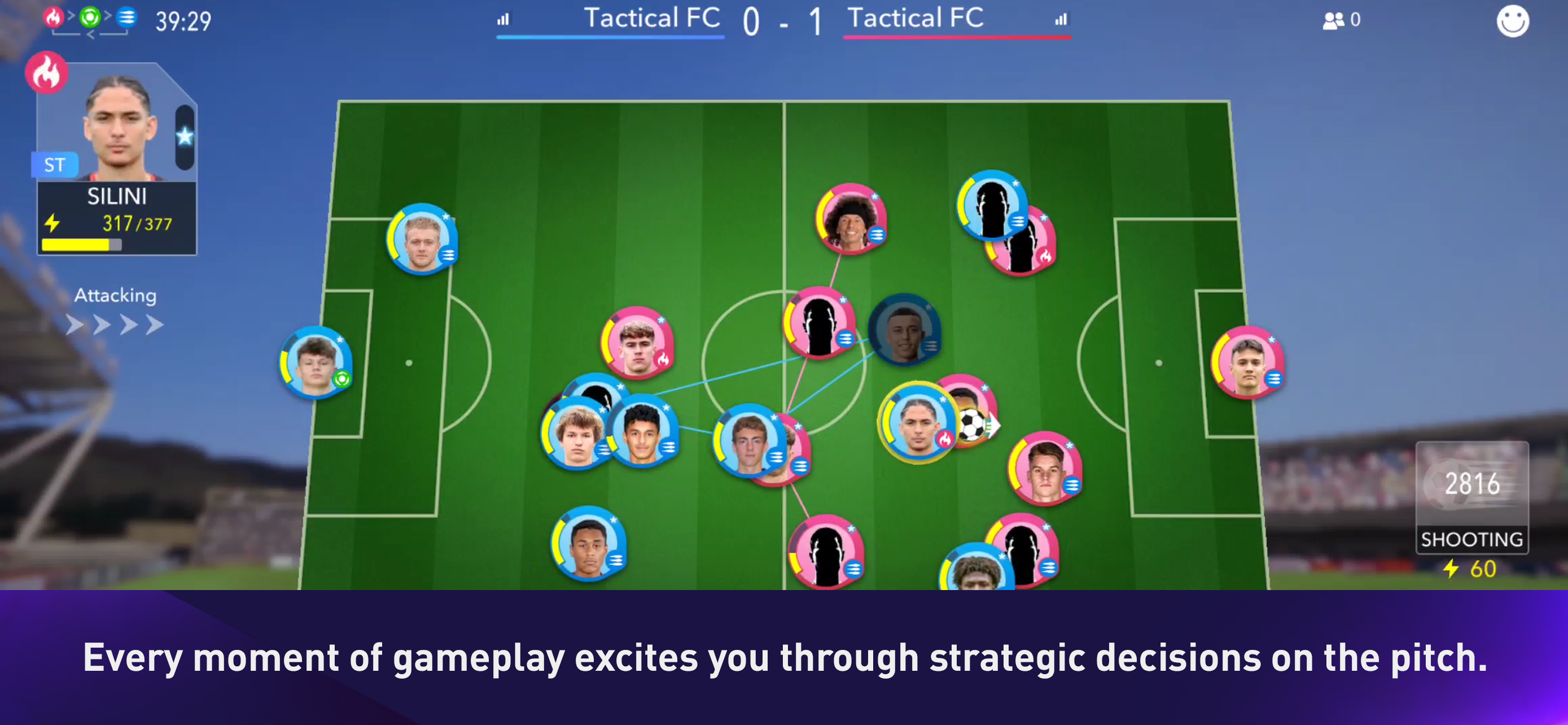Viewport: 1568px width, 725px height.
Task: Switch to the green balanced tactic icon
Action: 90,17
